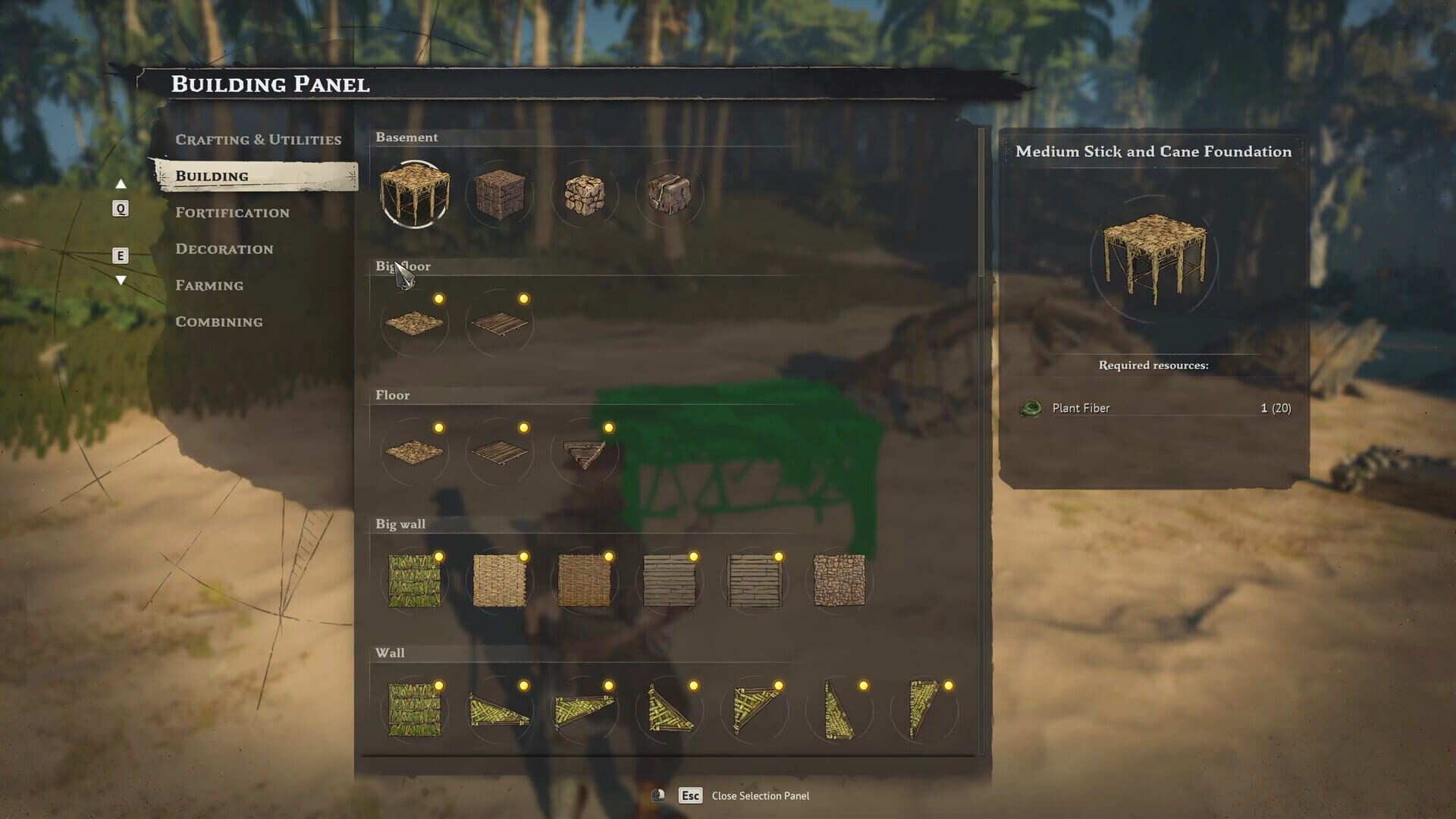The height and width of the screenshot is (819, 1456).
Task: Choose the woven wicker big wall
Action: coord(500,582)
